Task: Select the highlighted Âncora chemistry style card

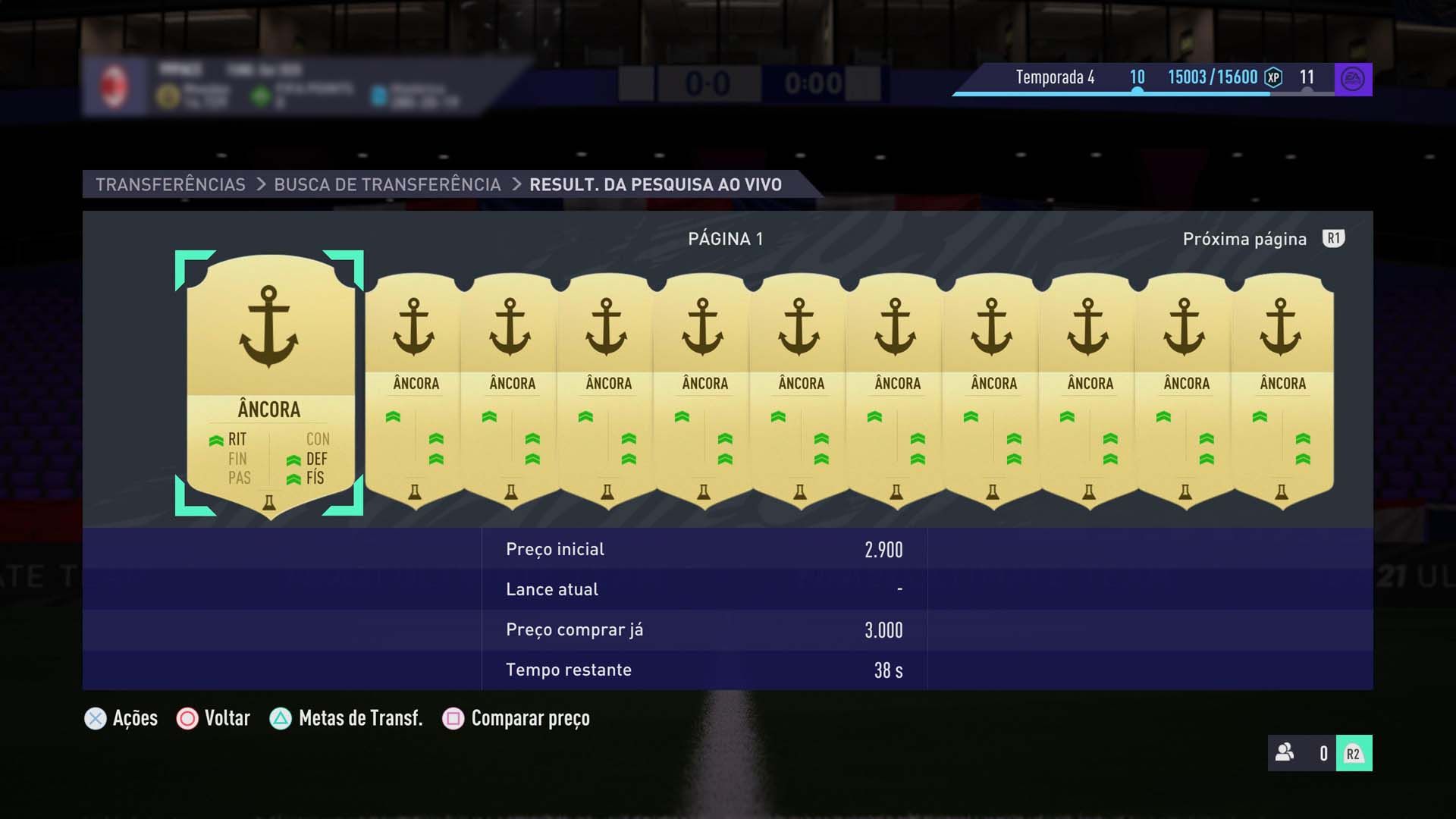Action: click(x=269, y=383)
